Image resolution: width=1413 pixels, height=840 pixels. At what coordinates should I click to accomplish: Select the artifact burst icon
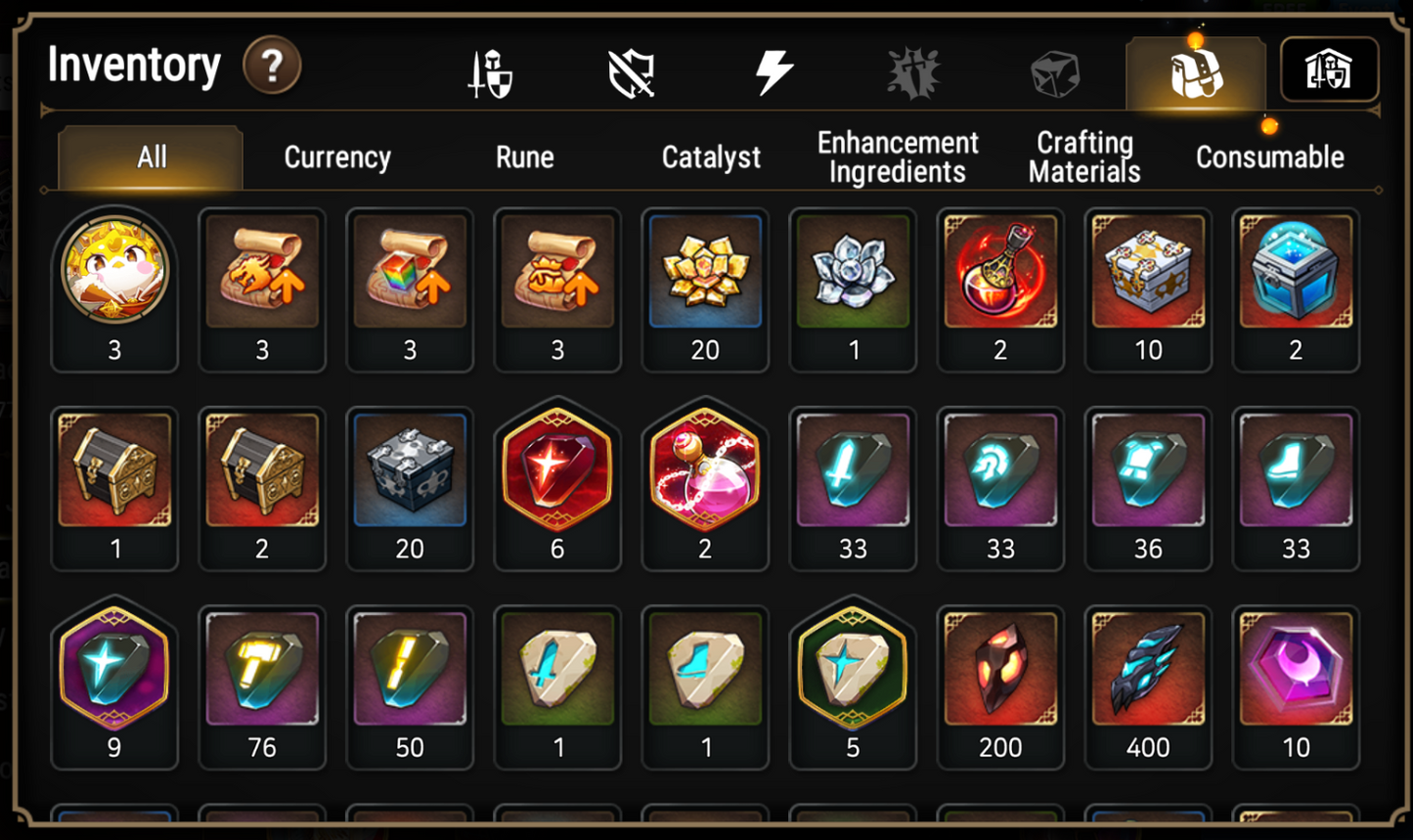pos(913,70)
